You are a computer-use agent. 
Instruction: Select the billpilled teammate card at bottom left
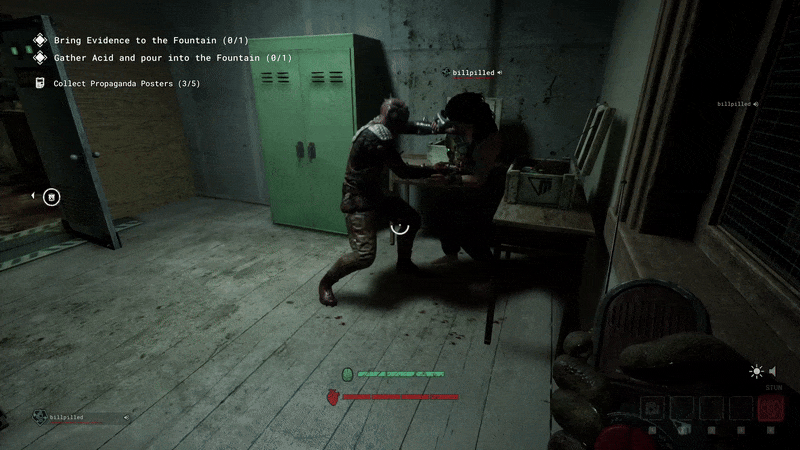pyautogui.click(x=82, y=417)
